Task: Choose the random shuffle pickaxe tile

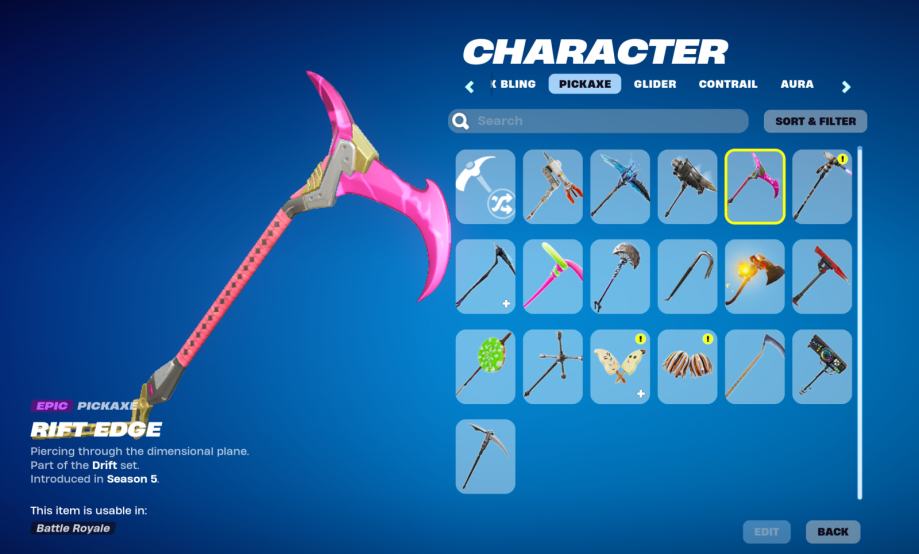Action: (486, 187)
